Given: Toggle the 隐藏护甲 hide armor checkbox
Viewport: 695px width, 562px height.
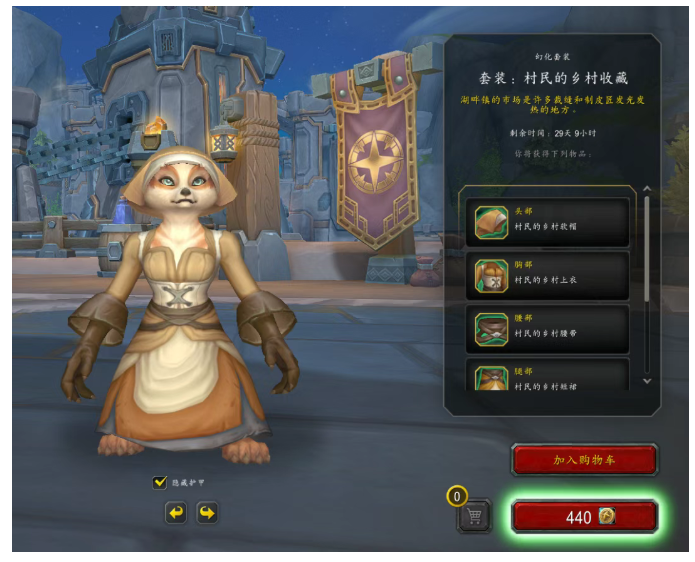Looking at the screenshot, I should click(160, 482).
